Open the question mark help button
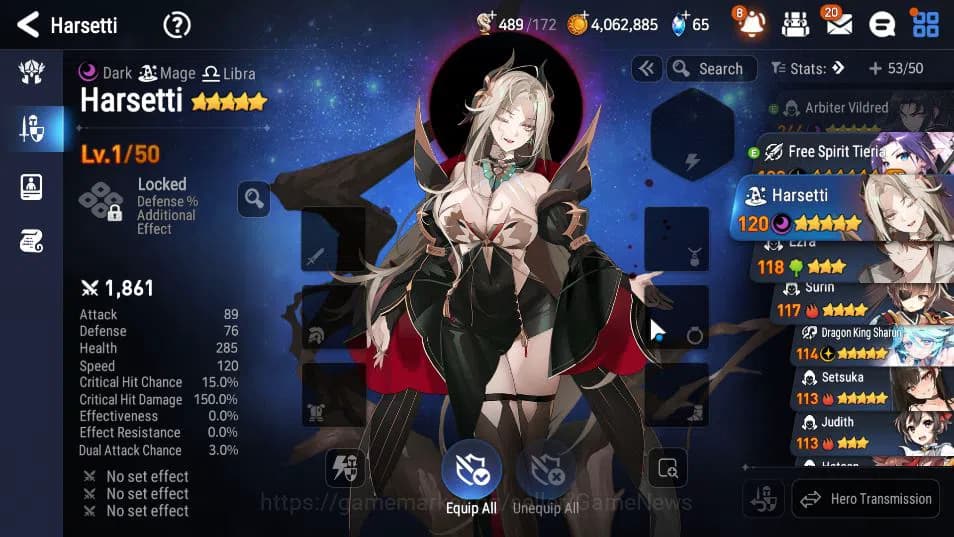Screen dimensions: 954x537 [x=177, y=25]
